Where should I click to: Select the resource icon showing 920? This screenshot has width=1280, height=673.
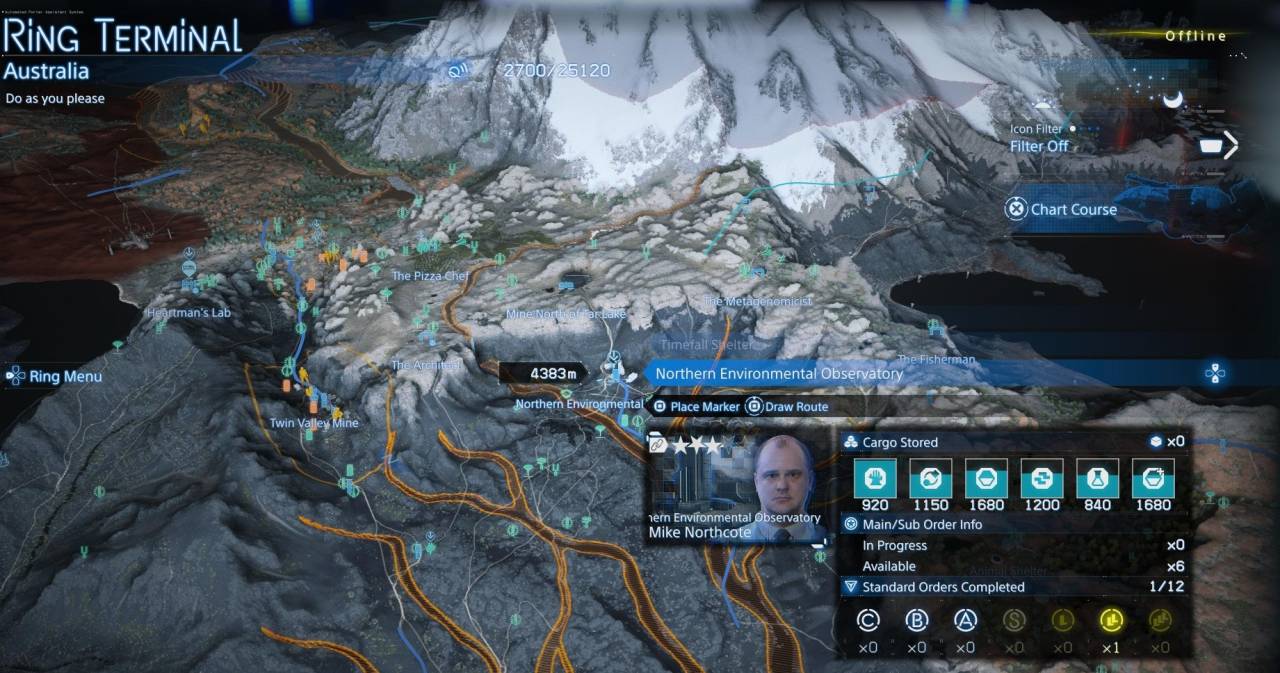coord(875,479)
